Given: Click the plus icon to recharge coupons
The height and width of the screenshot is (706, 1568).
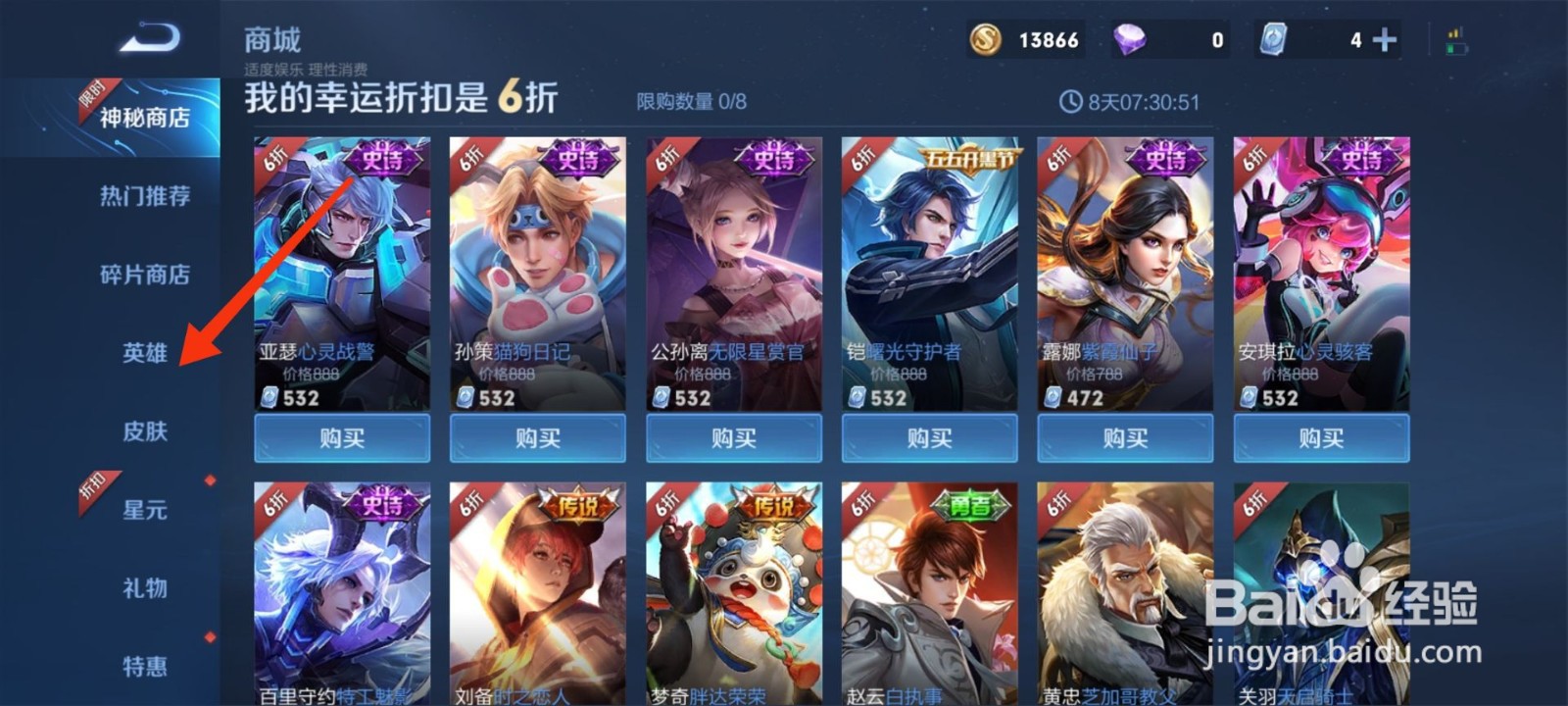Looking at the screenshot, I should click(1383, 41).
